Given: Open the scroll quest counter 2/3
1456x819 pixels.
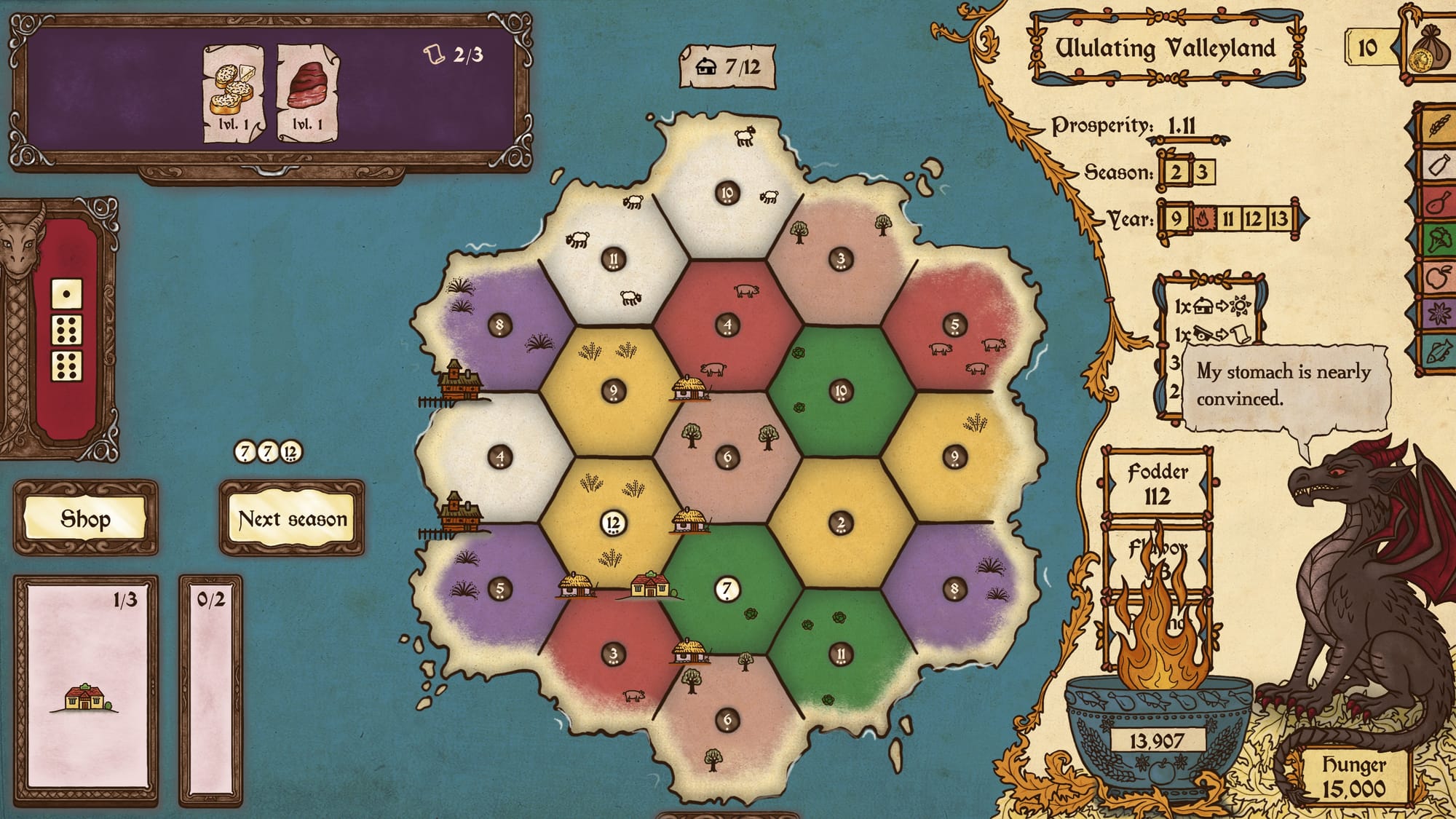Looking at the screenshot, I should click(454, 55).
